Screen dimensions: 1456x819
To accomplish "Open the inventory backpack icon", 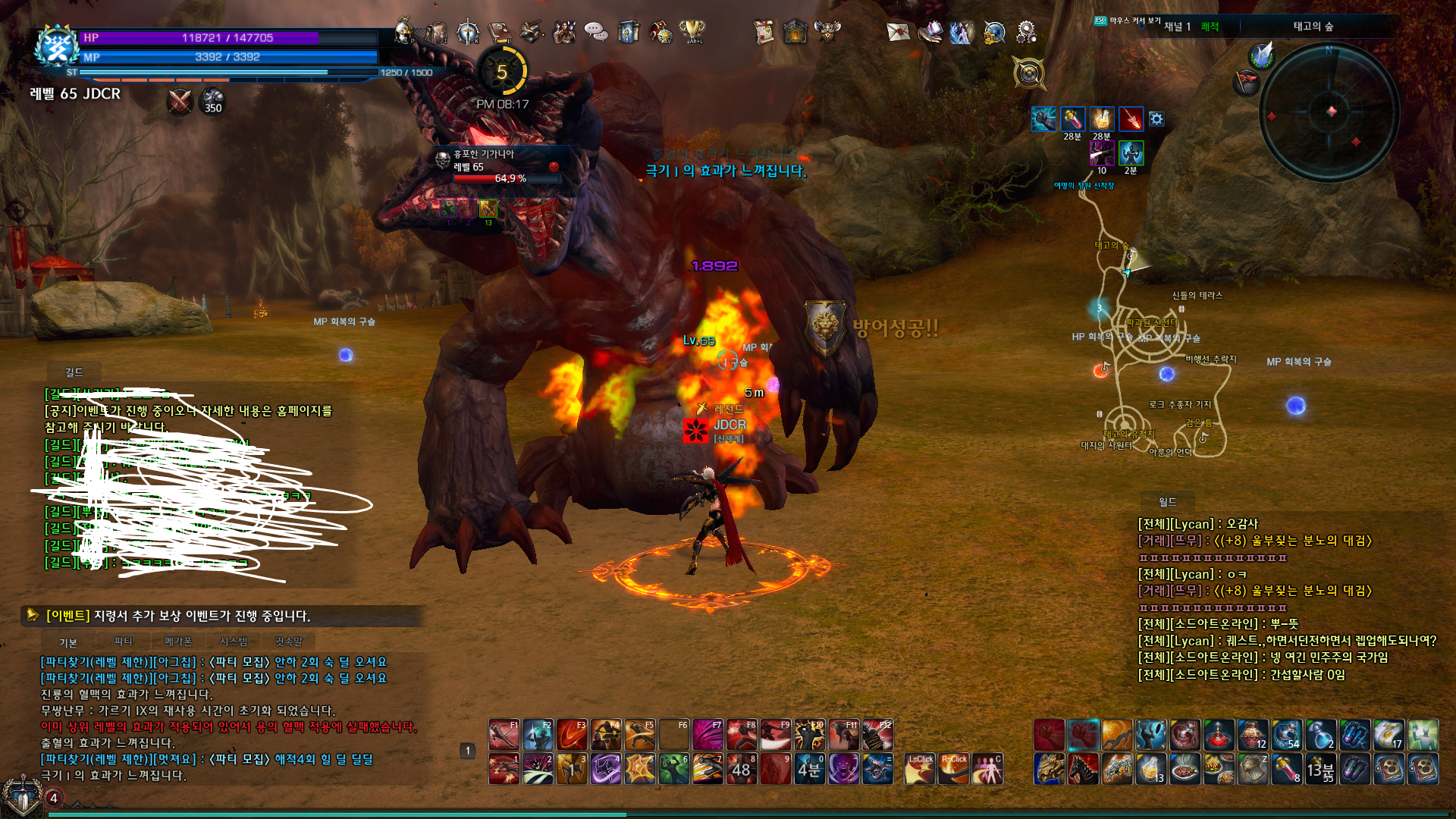I will pos(436,32).
